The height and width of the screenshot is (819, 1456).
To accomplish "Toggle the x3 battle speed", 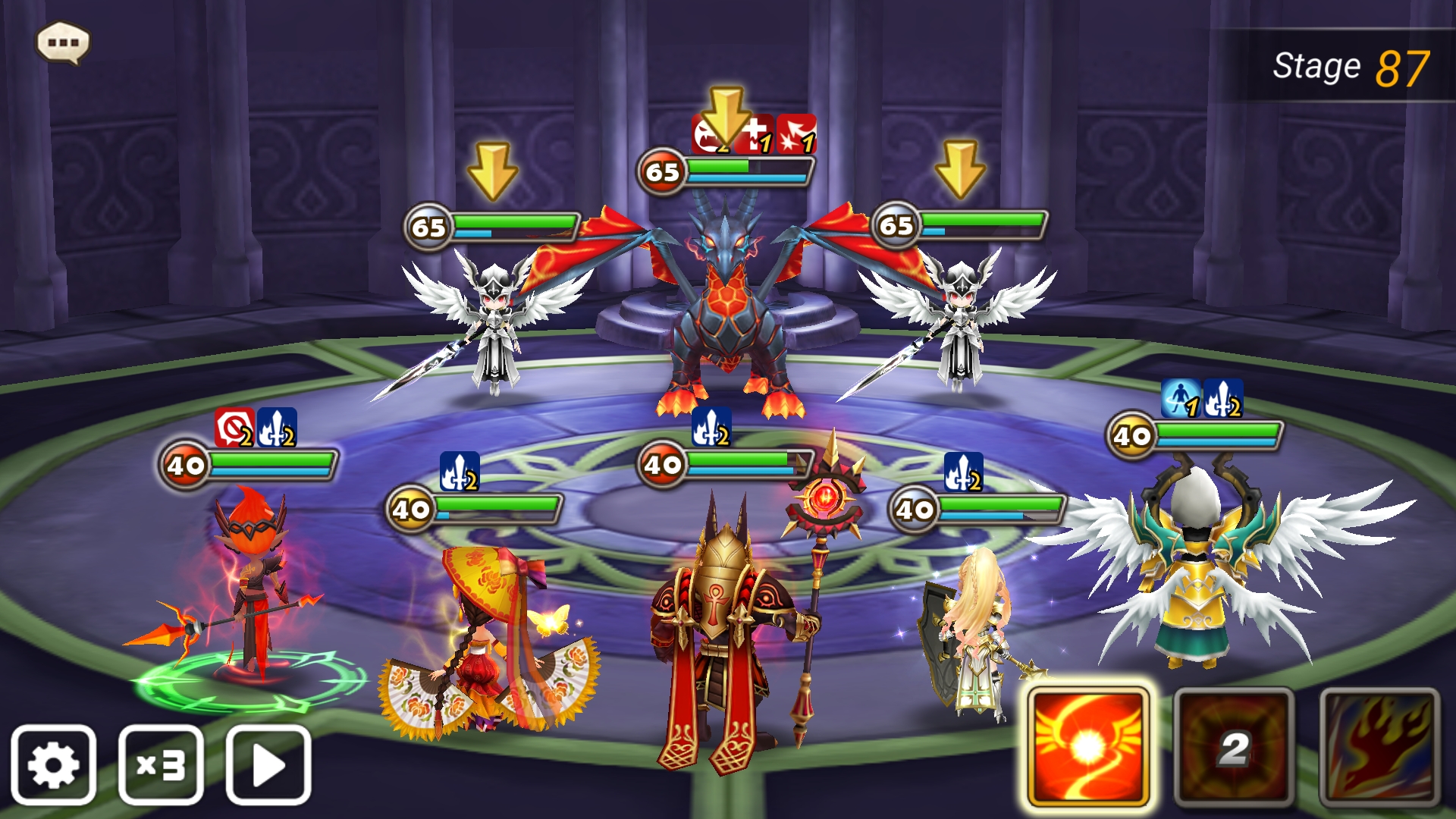I will (x=161, y=764).
